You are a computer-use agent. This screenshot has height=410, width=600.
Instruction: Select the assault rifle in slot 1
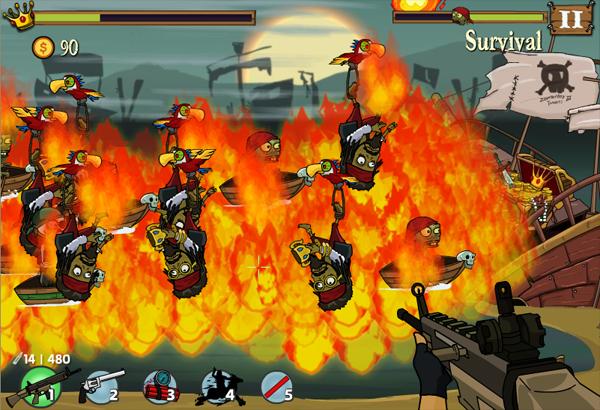click(x=38, y=384)
